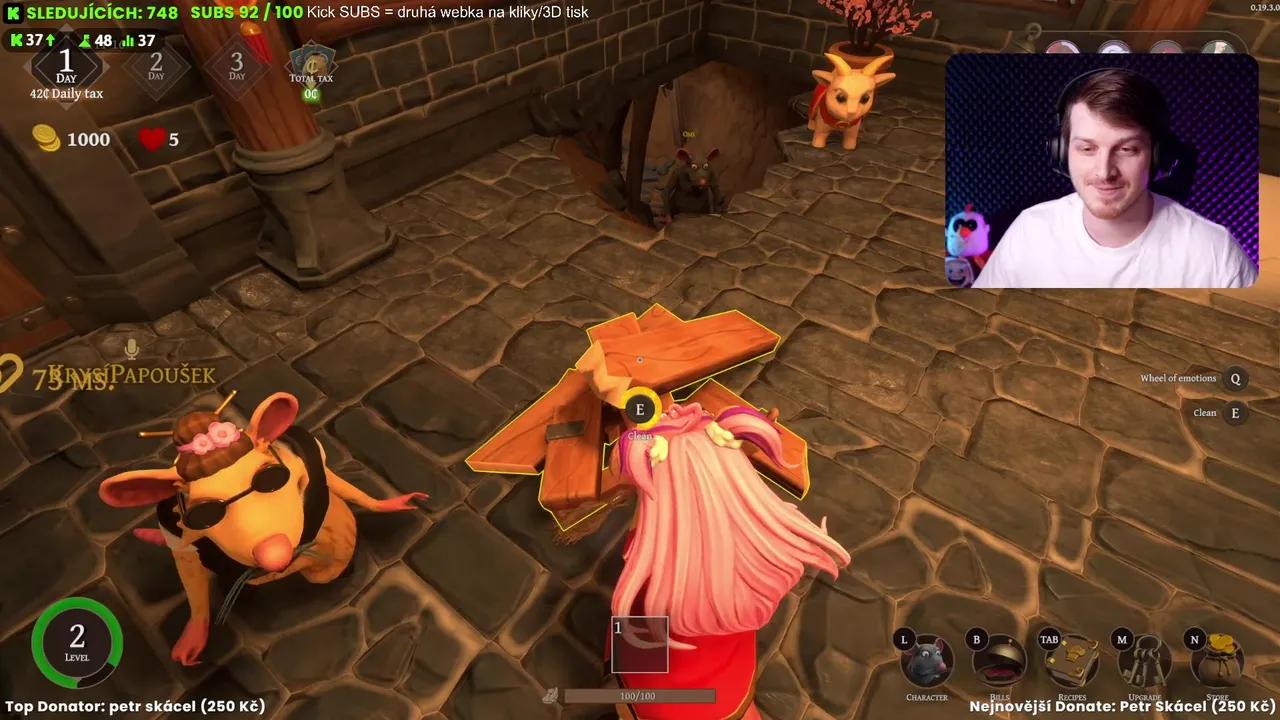This screenshot has width=1280, height=720.
Task: Select inventory slot 1
Action: pos(640,645)
